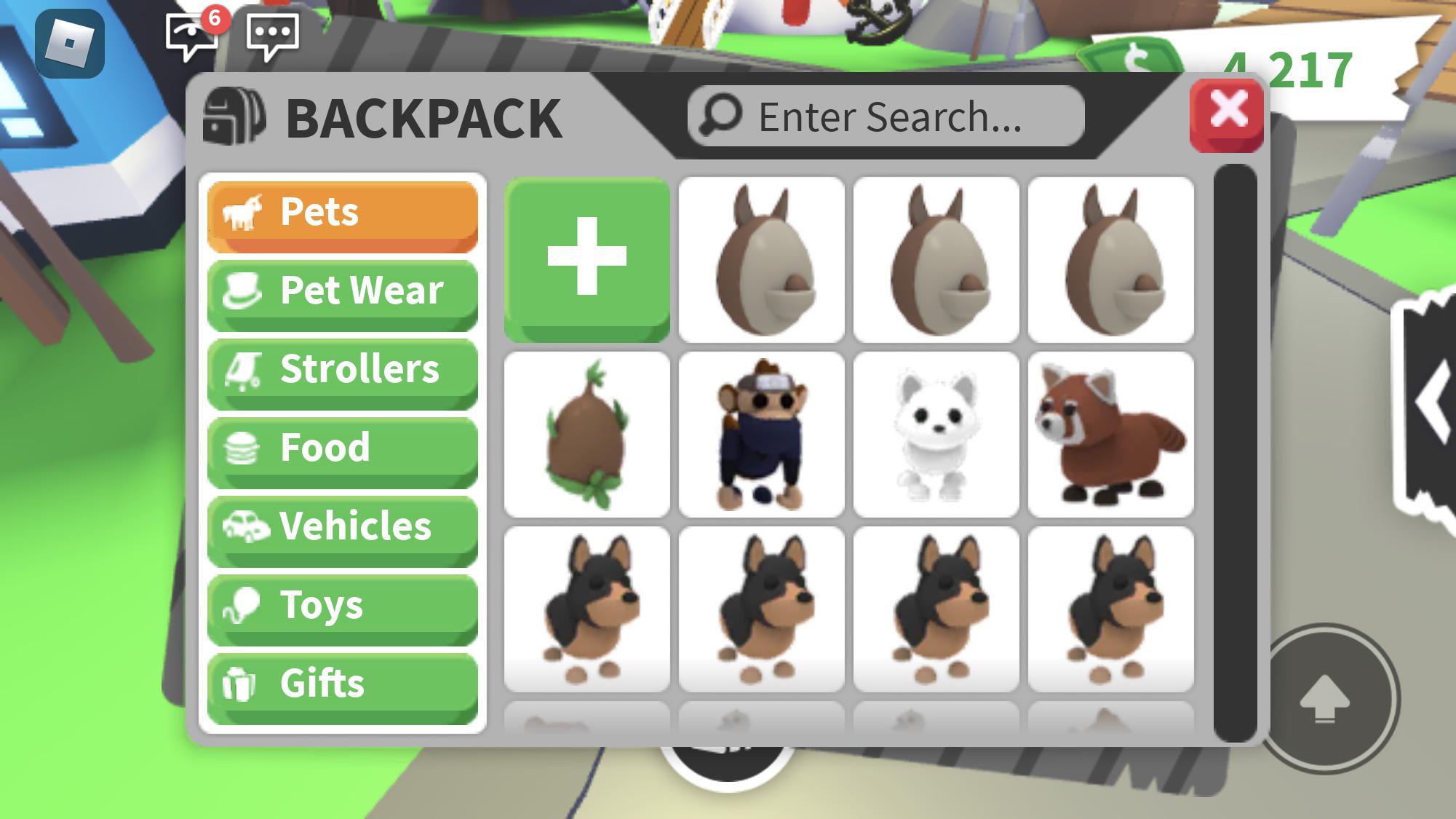Select the Vehicles category
Image resolution: width=1456 pixels, height=819 pixels.
(342, 526)
